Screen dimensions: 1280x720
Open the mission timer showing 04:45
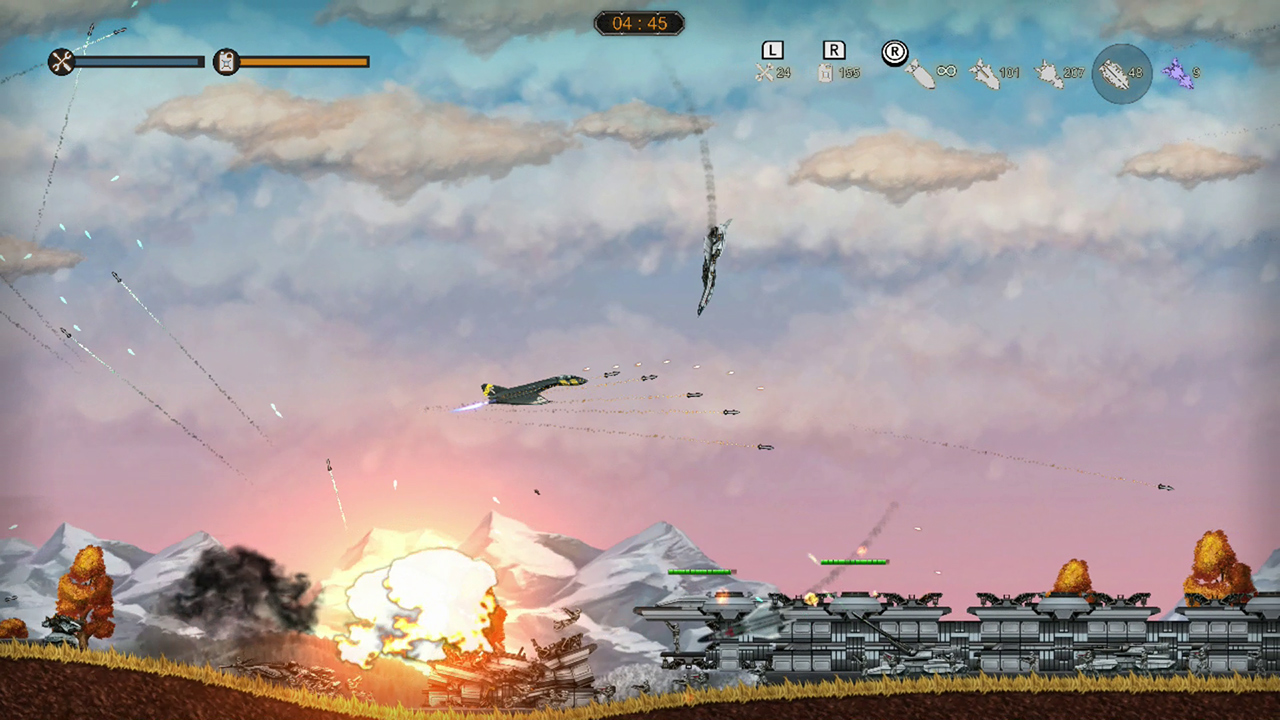(639, 23)
